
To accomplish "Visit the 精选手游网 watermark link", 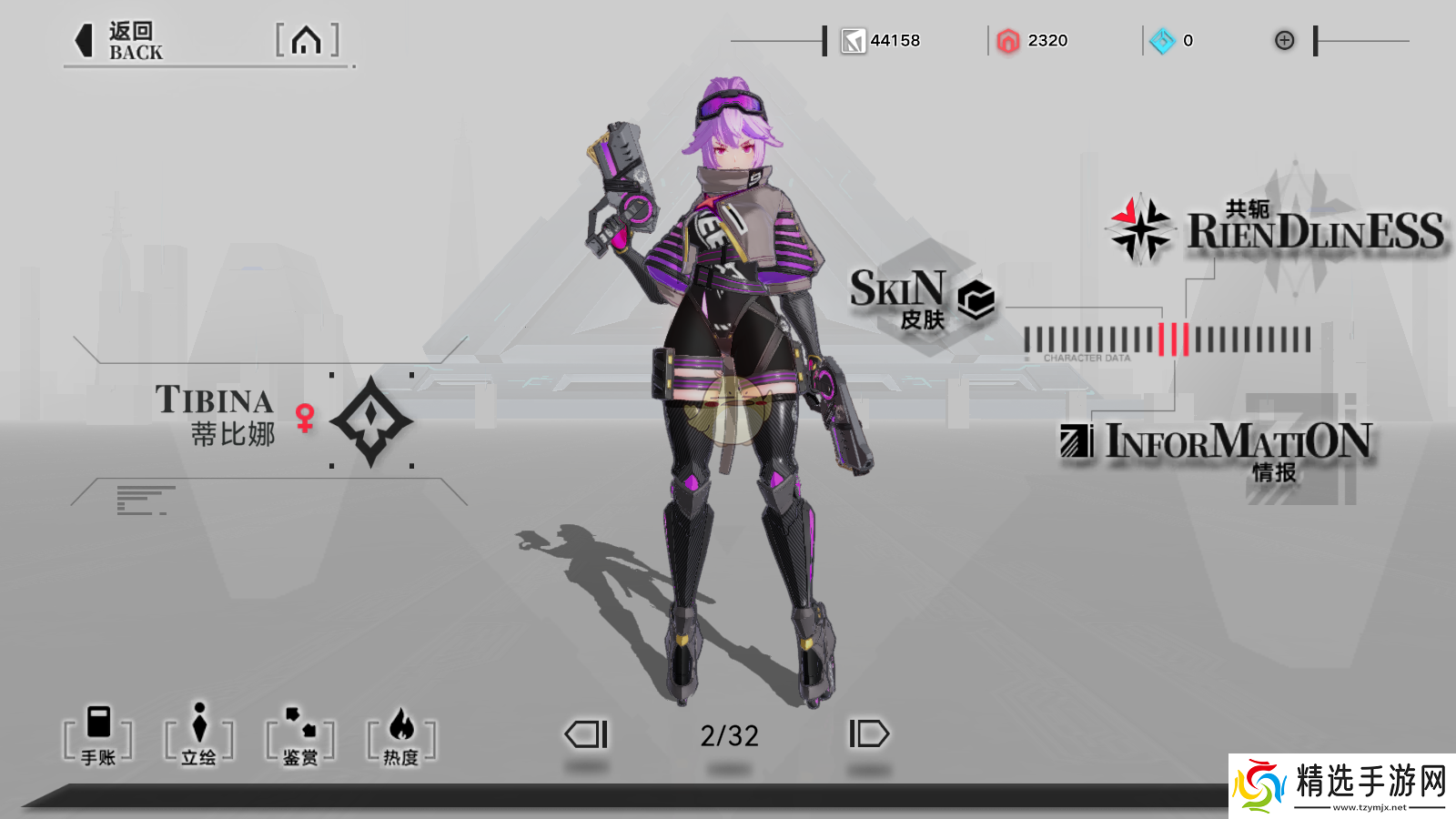I will click(1343, 786).
